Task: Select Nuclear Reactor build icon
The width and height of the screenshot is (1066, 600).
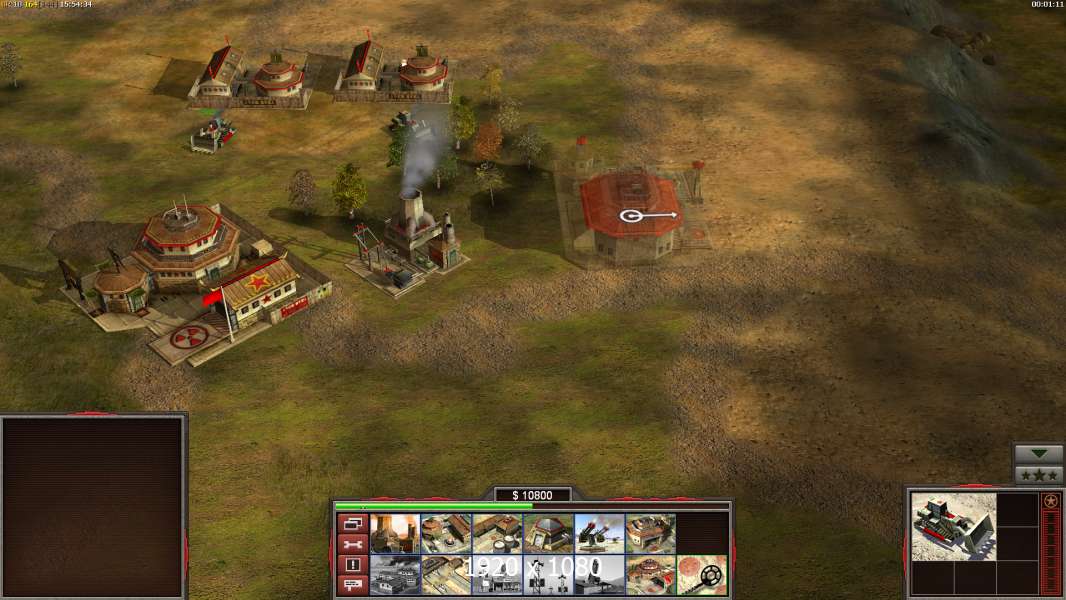Action: (395, 534)
